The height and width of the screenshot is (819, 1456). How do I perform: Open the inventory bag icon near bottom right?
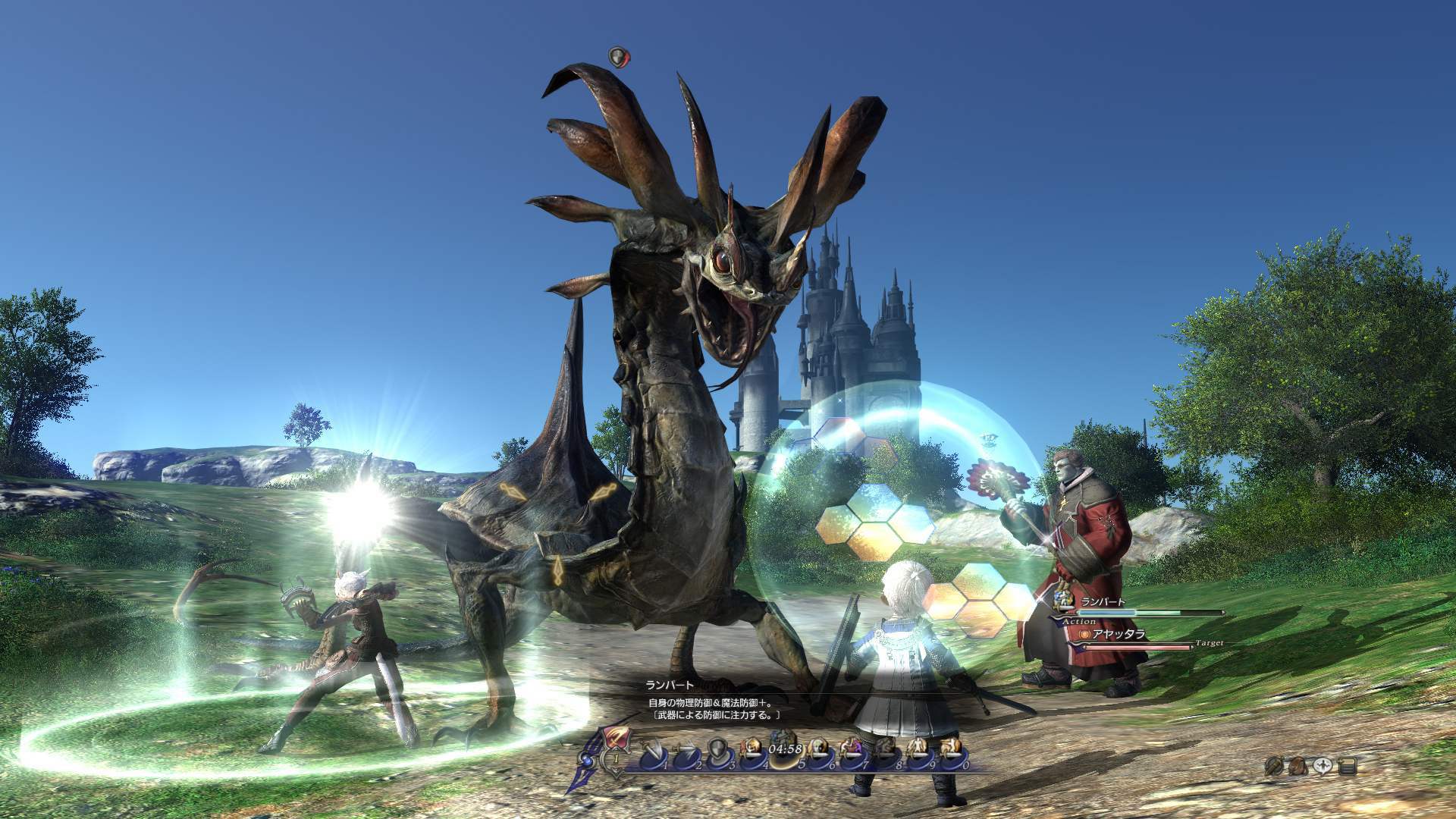coord(1298,766)
